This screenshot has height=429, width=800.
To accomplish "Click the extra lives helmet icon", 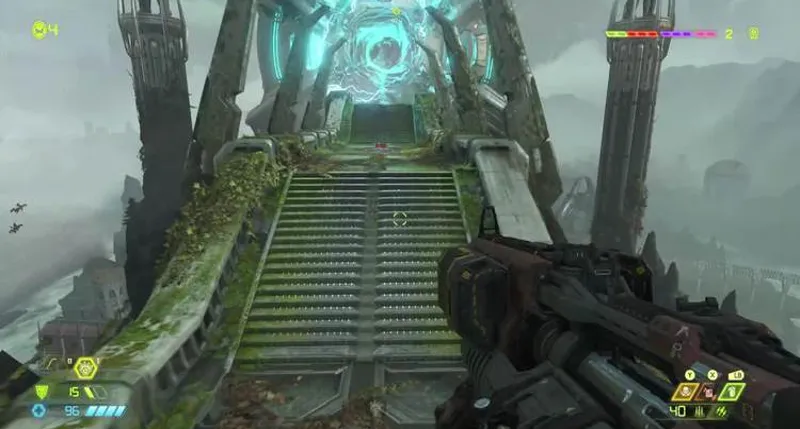I will pos(39,29).
